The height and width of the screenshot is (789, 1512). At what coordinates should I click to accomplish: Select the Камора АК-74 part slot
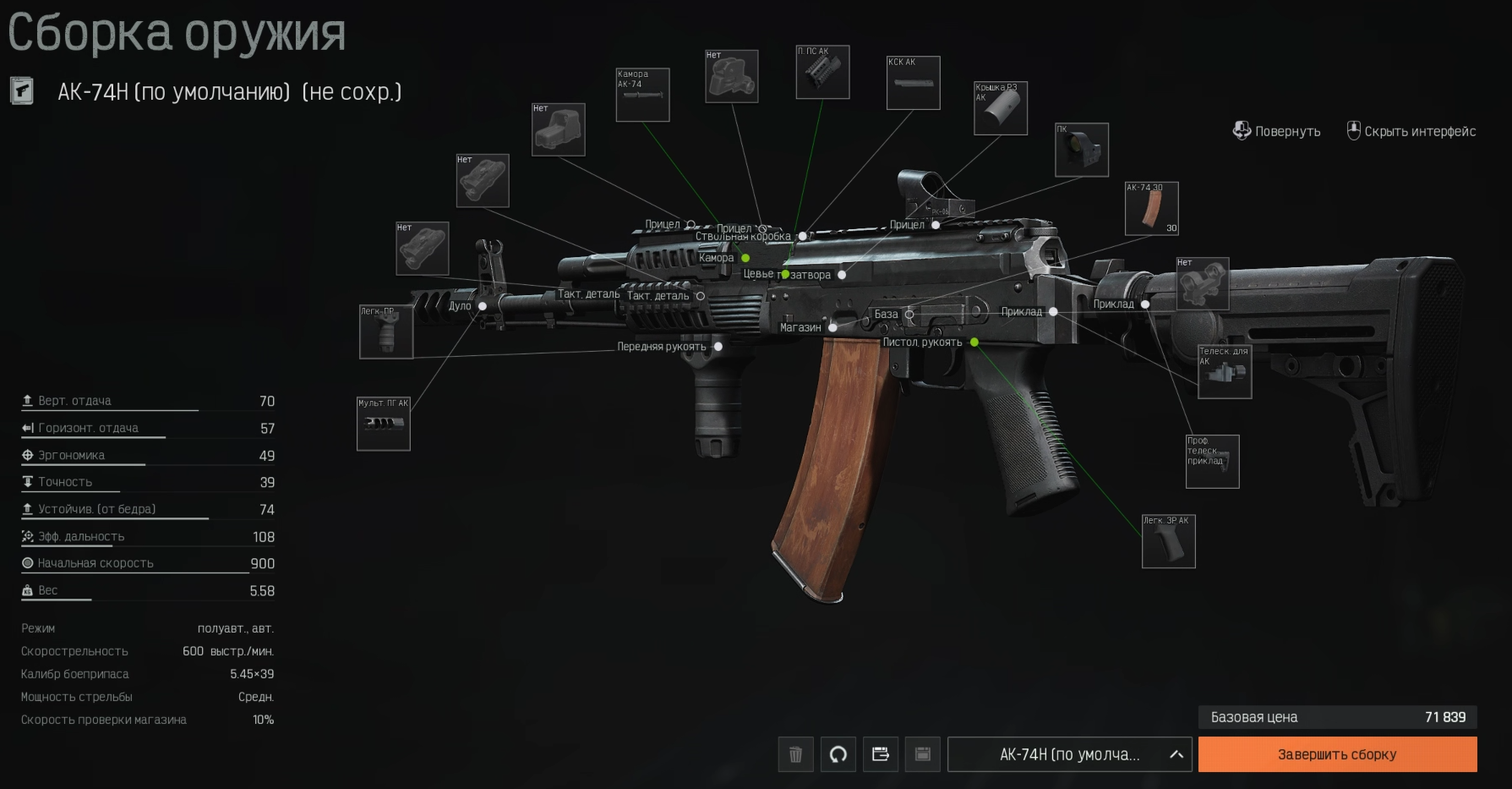pyautogui.click(x=642, y=95)
